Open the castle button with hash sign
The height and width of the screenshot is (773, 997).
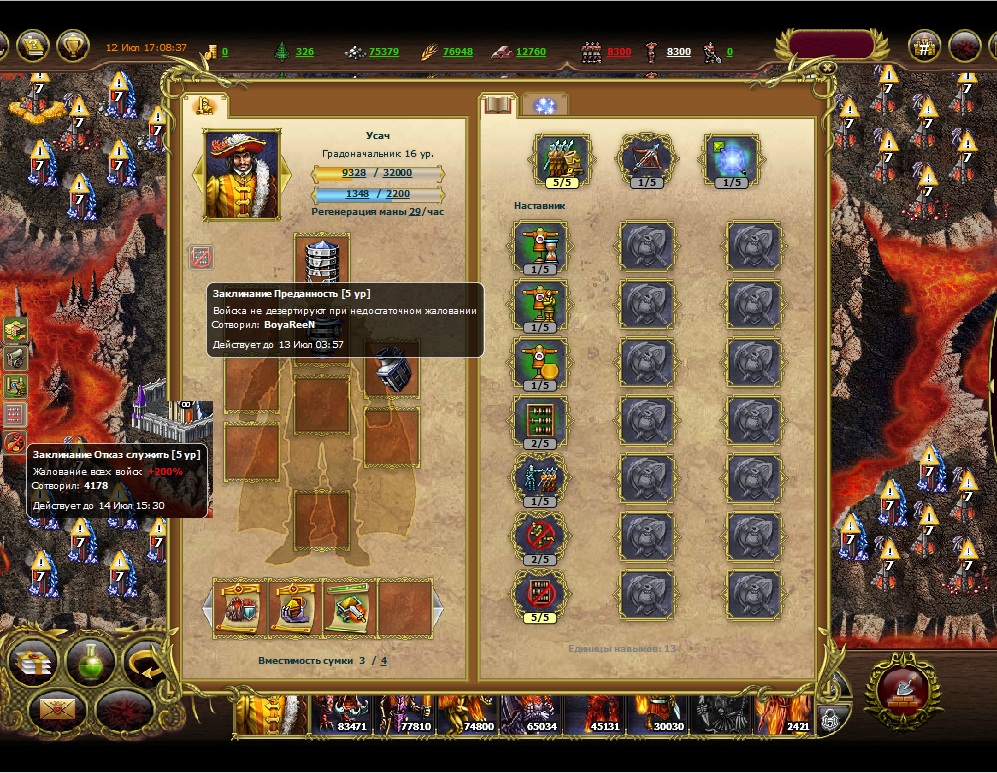pyautogui.click(x=924, y=45)
